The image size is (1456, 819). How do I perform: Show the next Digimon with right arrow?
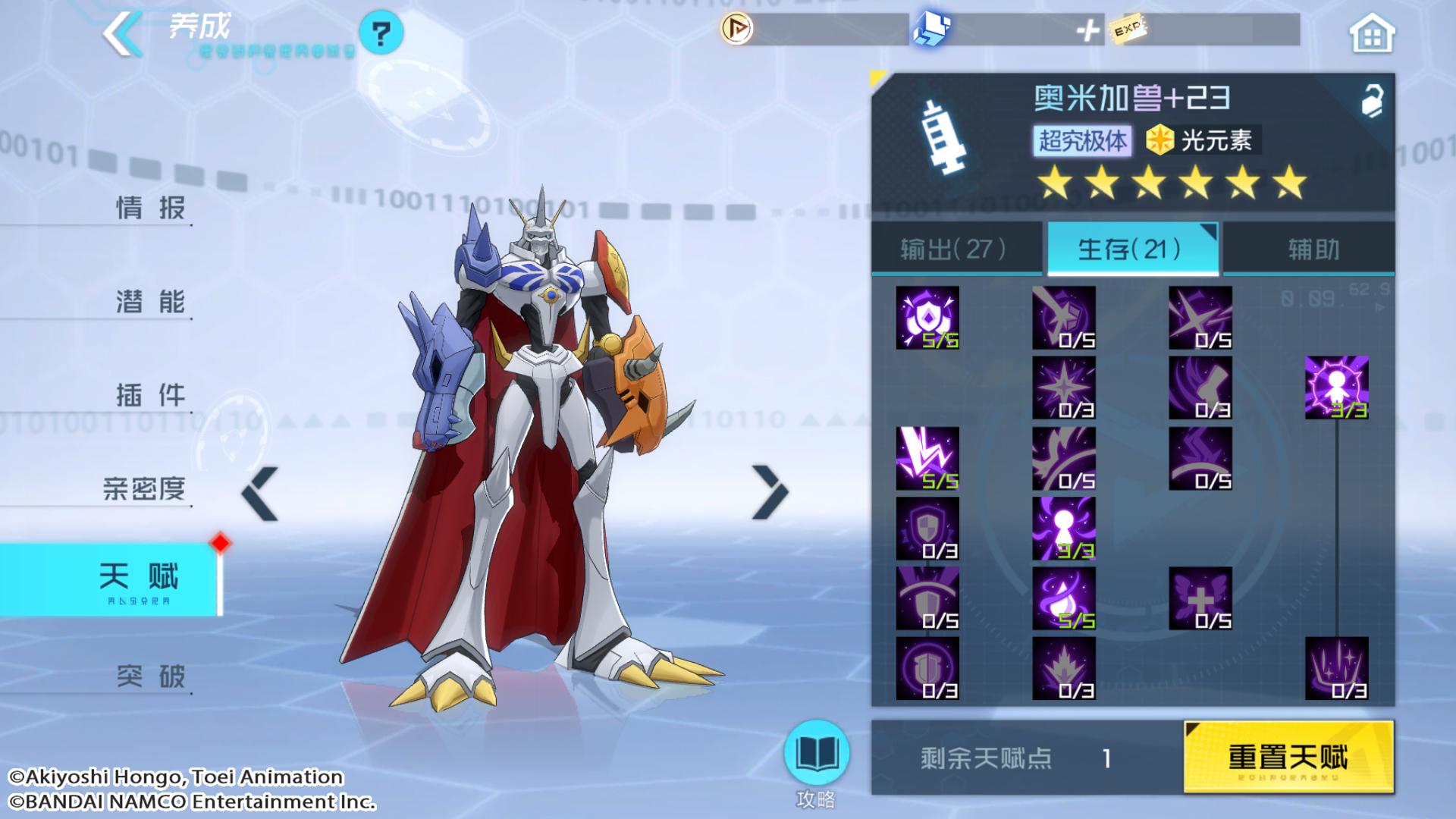coord(770,493)
